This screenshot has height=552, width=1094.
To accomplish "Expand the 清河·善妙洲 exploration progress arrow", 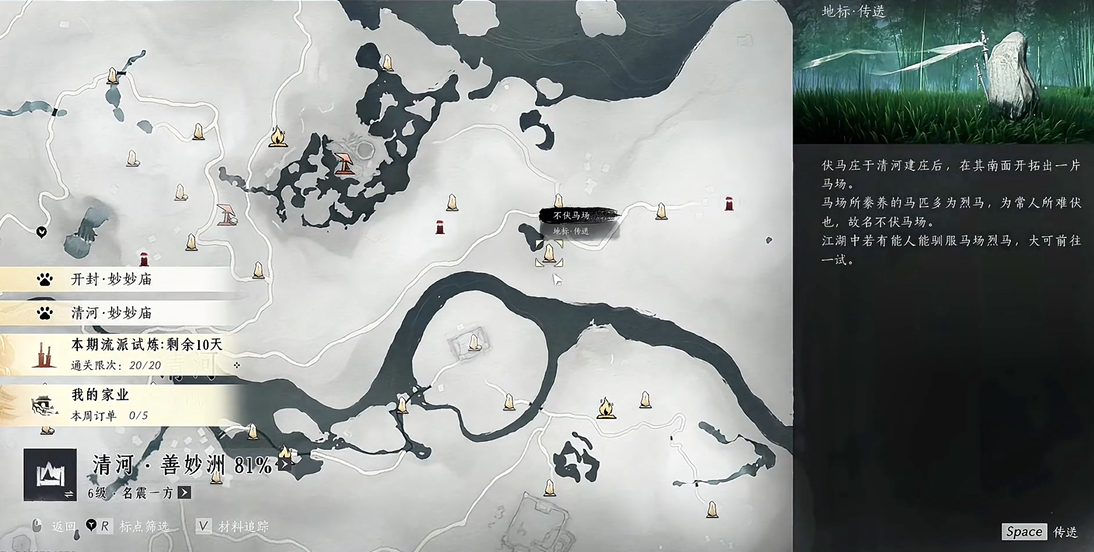I will tap(284, 463).
